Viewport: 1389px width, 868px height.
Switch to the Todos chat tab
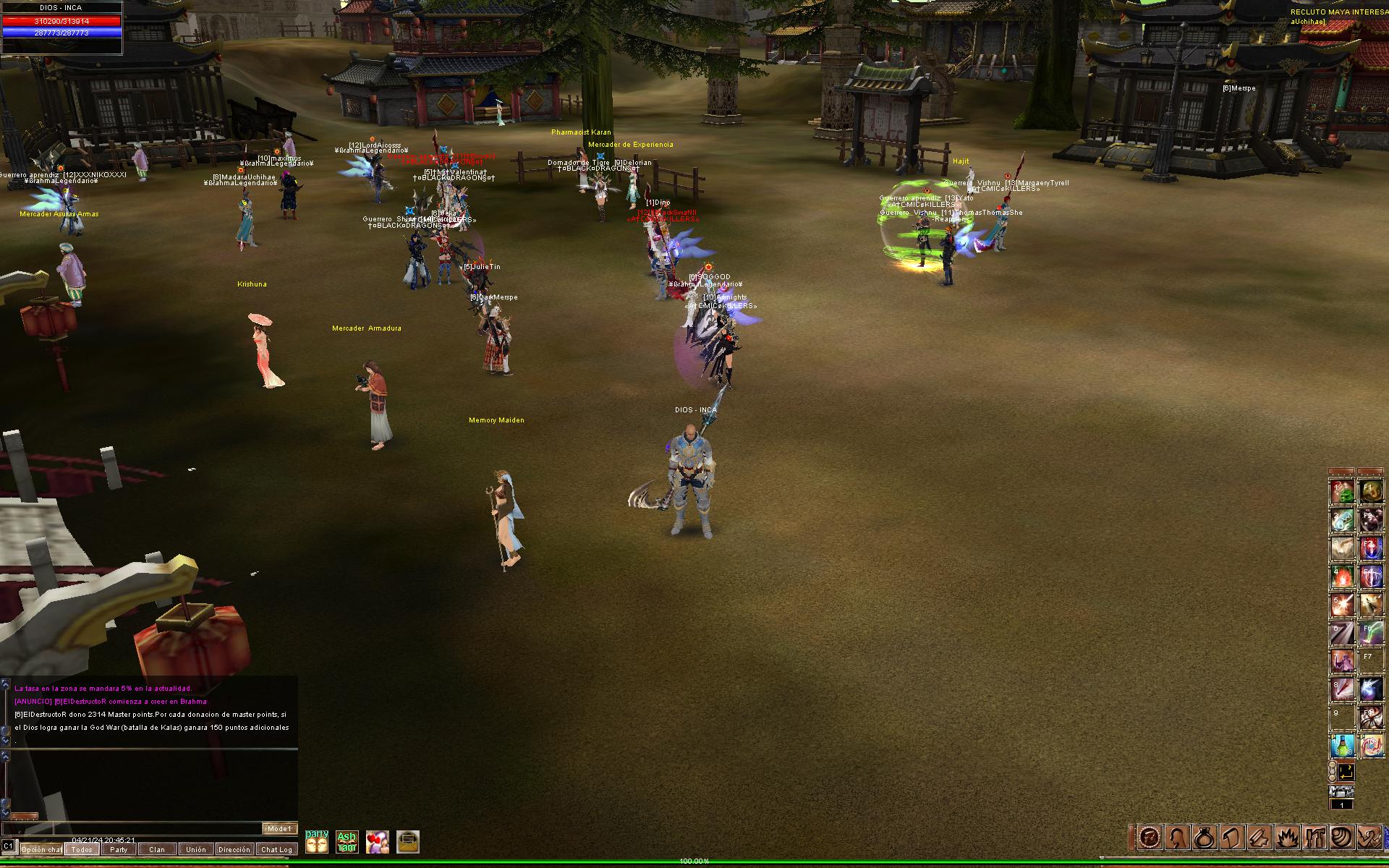82,850
